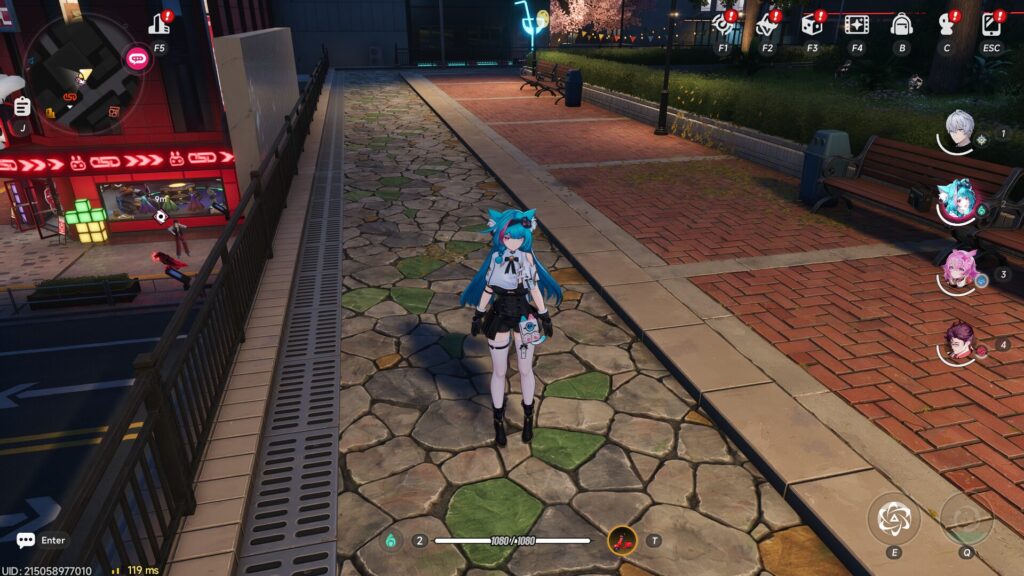Screen dimensions: 1024x576
Task: Activate the swirl skill ability
Action: click(x=893, y=518)
